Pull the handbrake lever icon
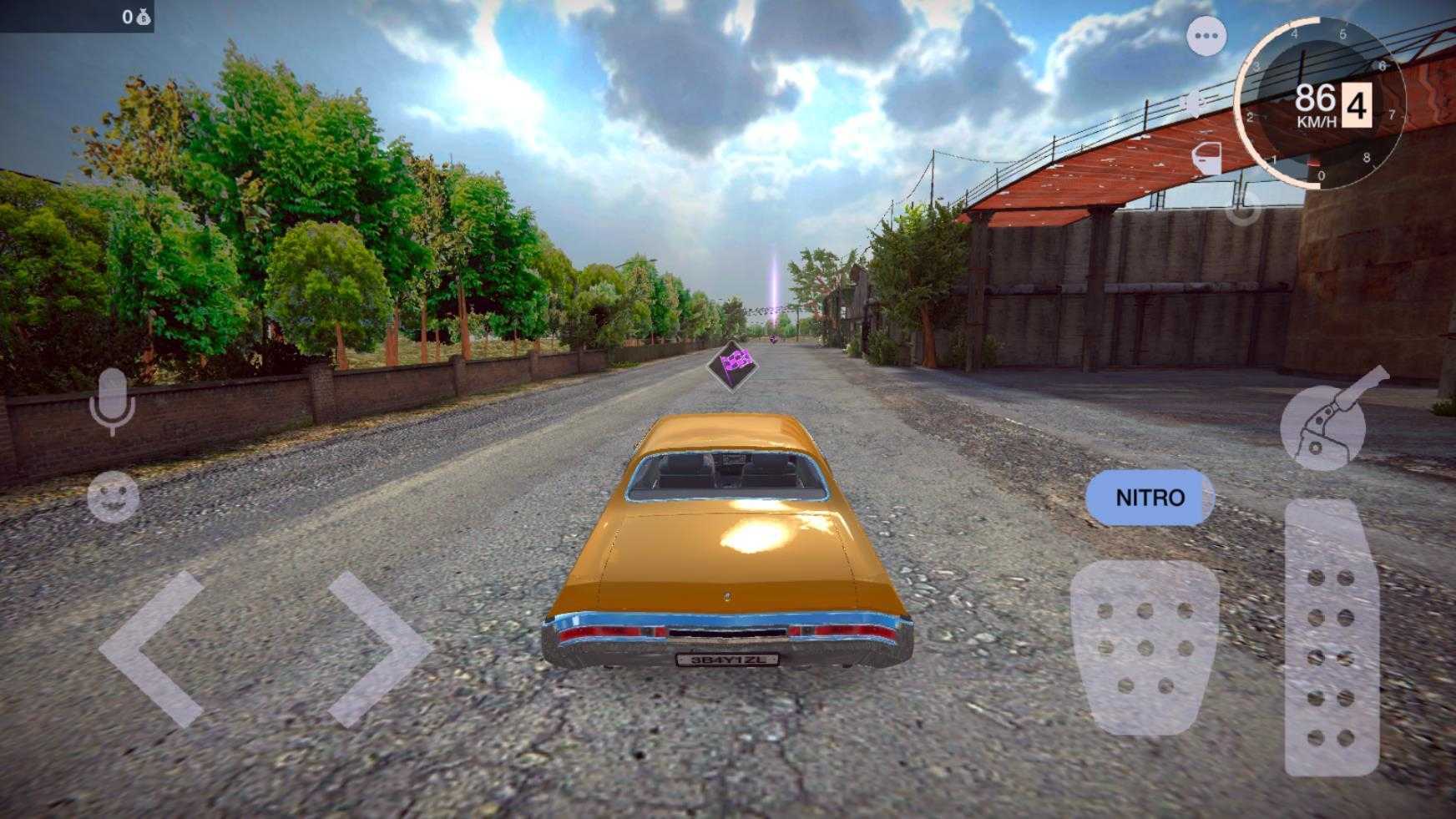This screenshot has height=819, width=1456. pyautogui.click(x=1329, y=421)
